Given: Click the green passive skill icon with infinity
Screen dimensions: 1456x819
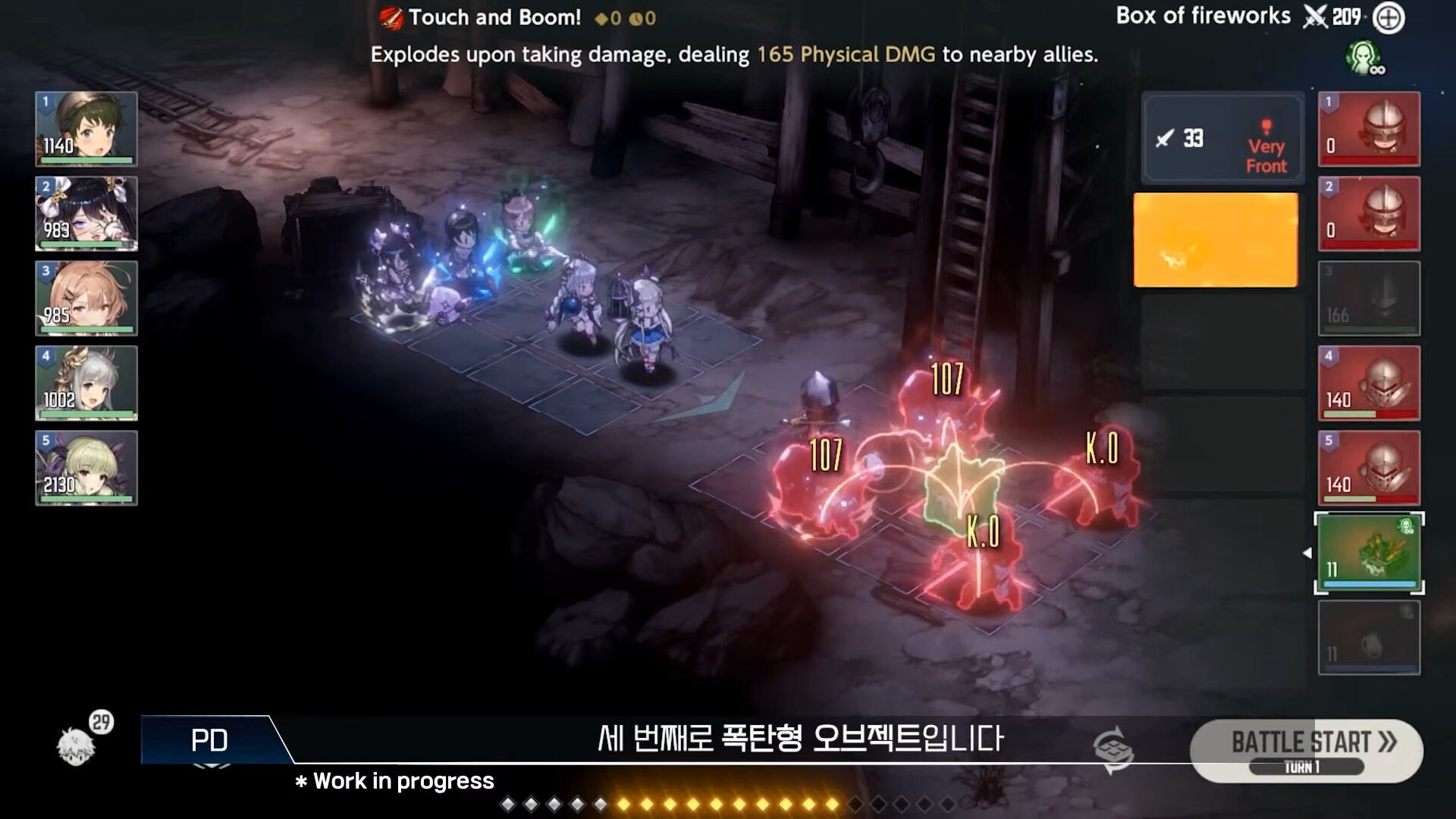Looking at the screenshot, I should tap(1364, 58).
